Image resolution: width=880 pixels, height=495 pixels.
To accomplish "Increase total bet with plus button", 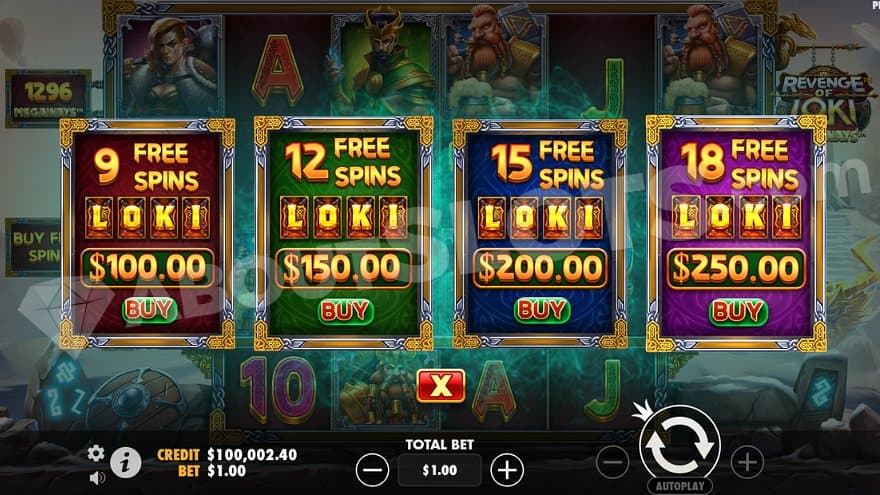I will tap(507, 469).
